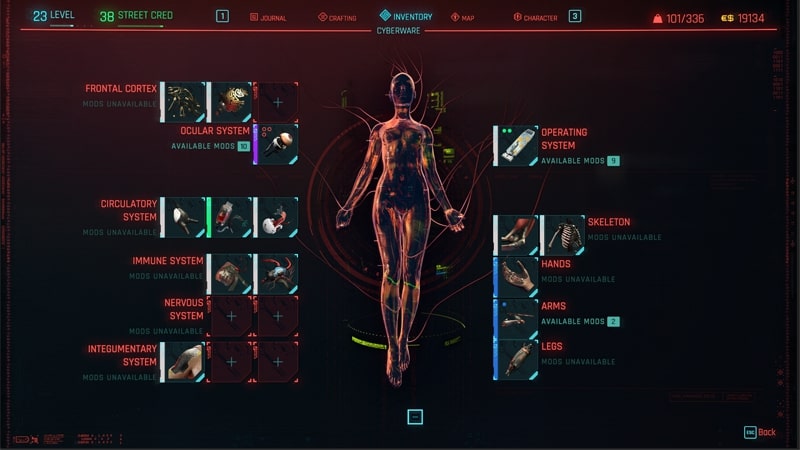Select the Inventory tab
The image size is (800, 450).
tap(406, 16)
